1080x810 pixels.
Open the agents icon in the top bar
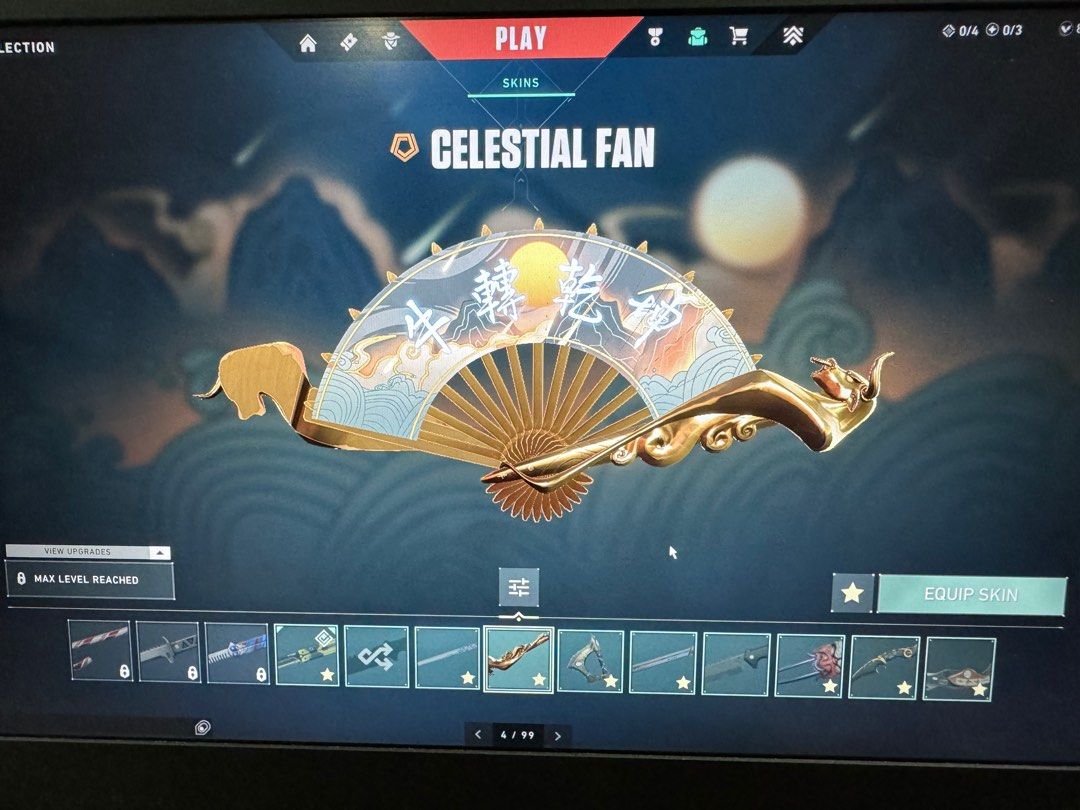coord(391,42)
